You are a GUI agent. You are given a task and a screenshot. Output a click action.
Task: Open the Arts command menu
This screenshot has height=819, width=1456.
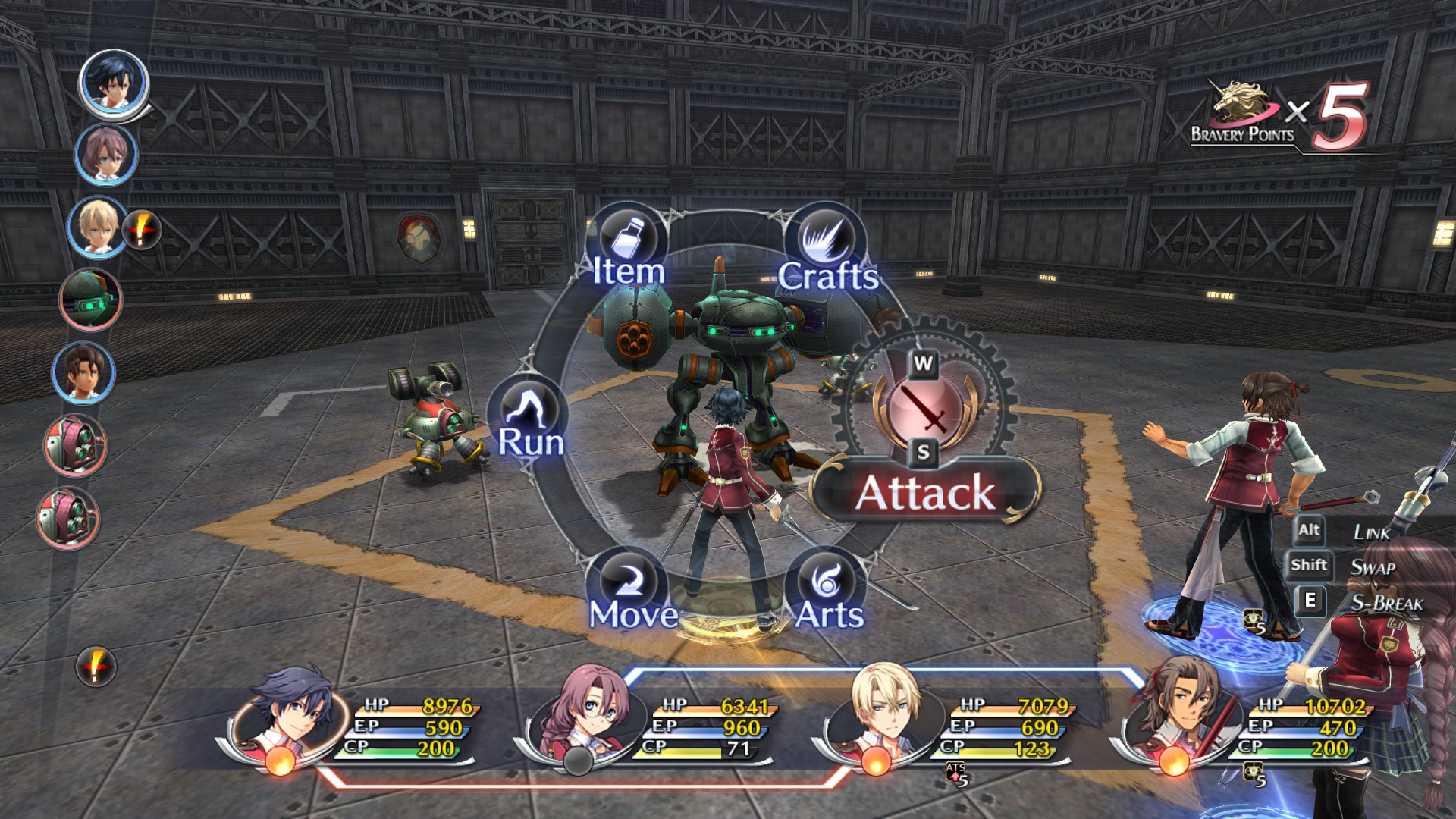[828, 592]
